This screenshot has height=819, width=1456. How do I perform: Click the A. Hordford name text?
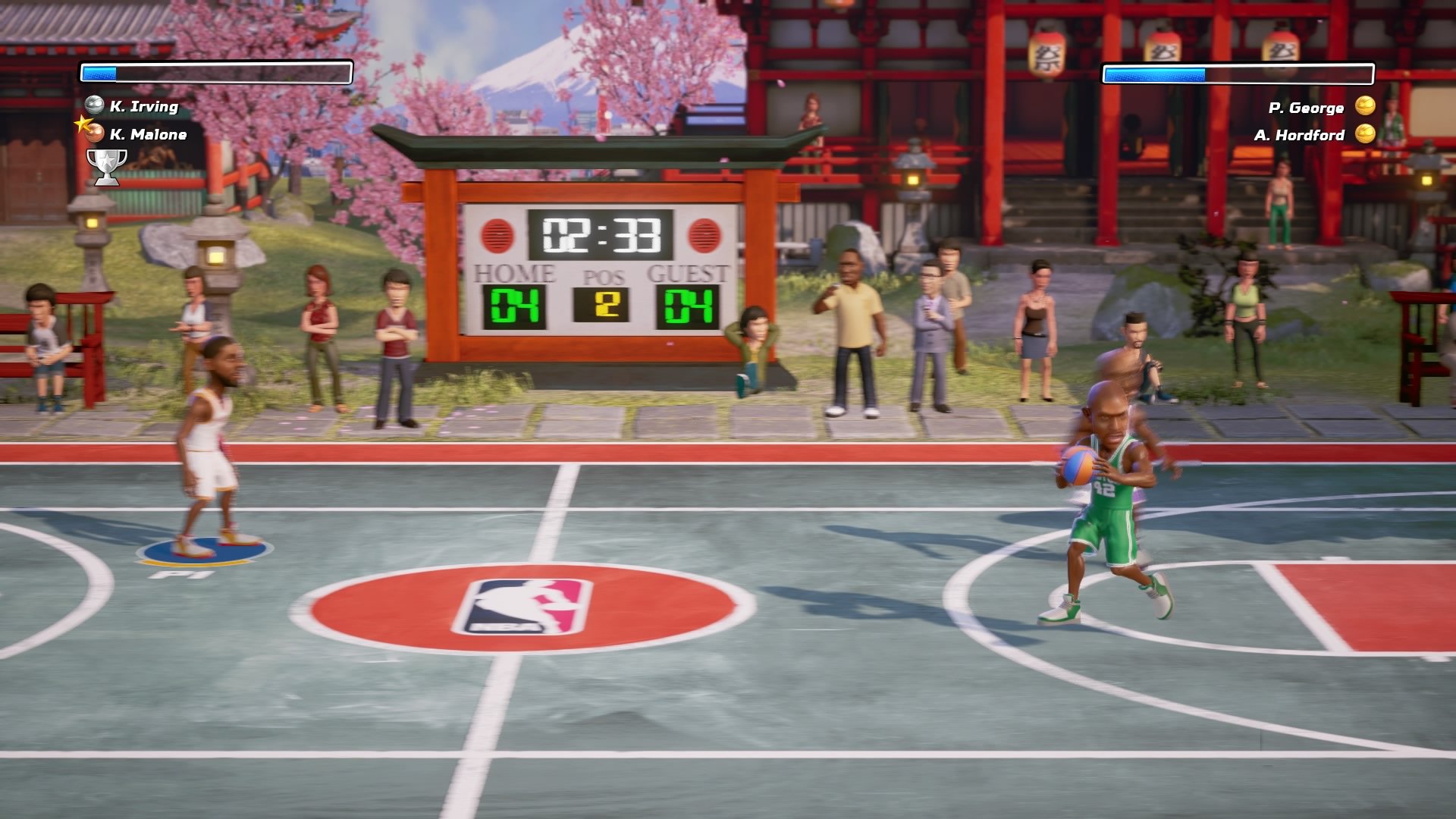pyautogui.click(x=1301, y=135)
